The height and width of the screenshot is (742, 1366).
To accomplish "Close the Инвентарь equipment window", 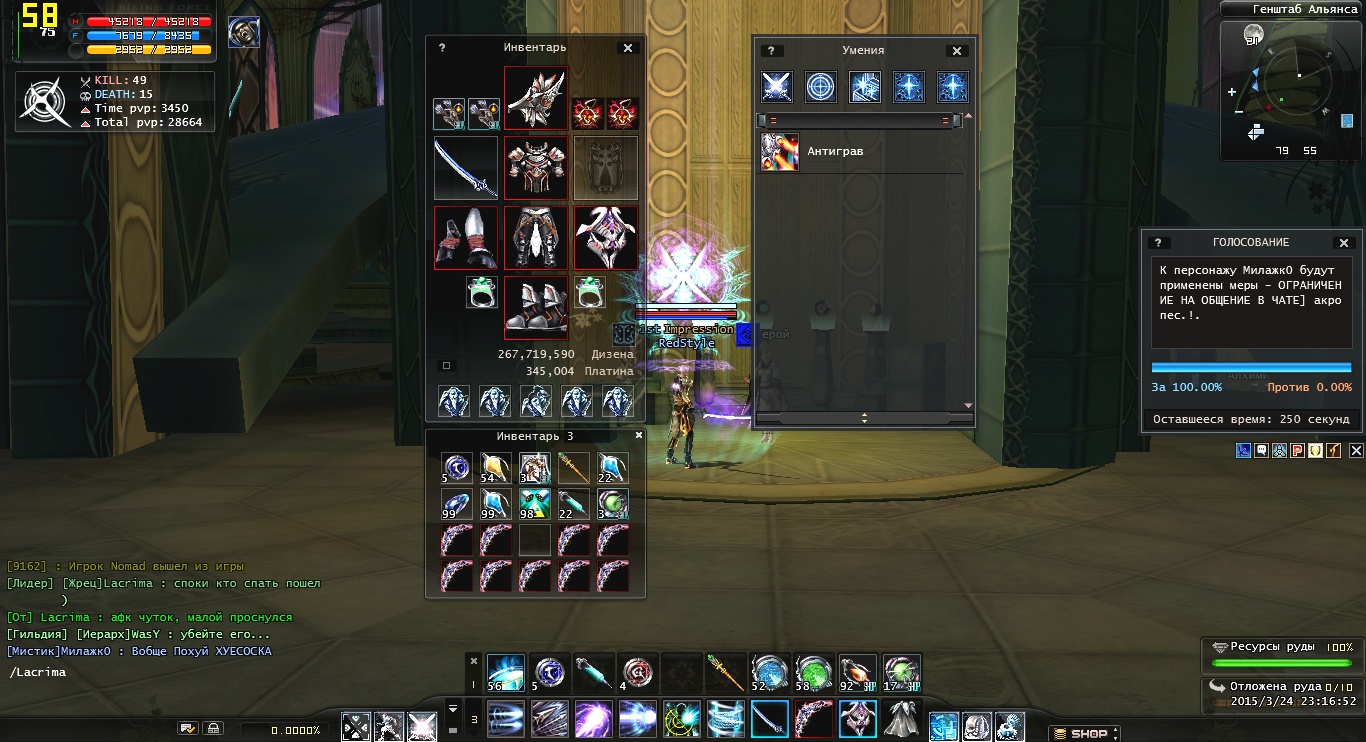I will pos(628,48).
